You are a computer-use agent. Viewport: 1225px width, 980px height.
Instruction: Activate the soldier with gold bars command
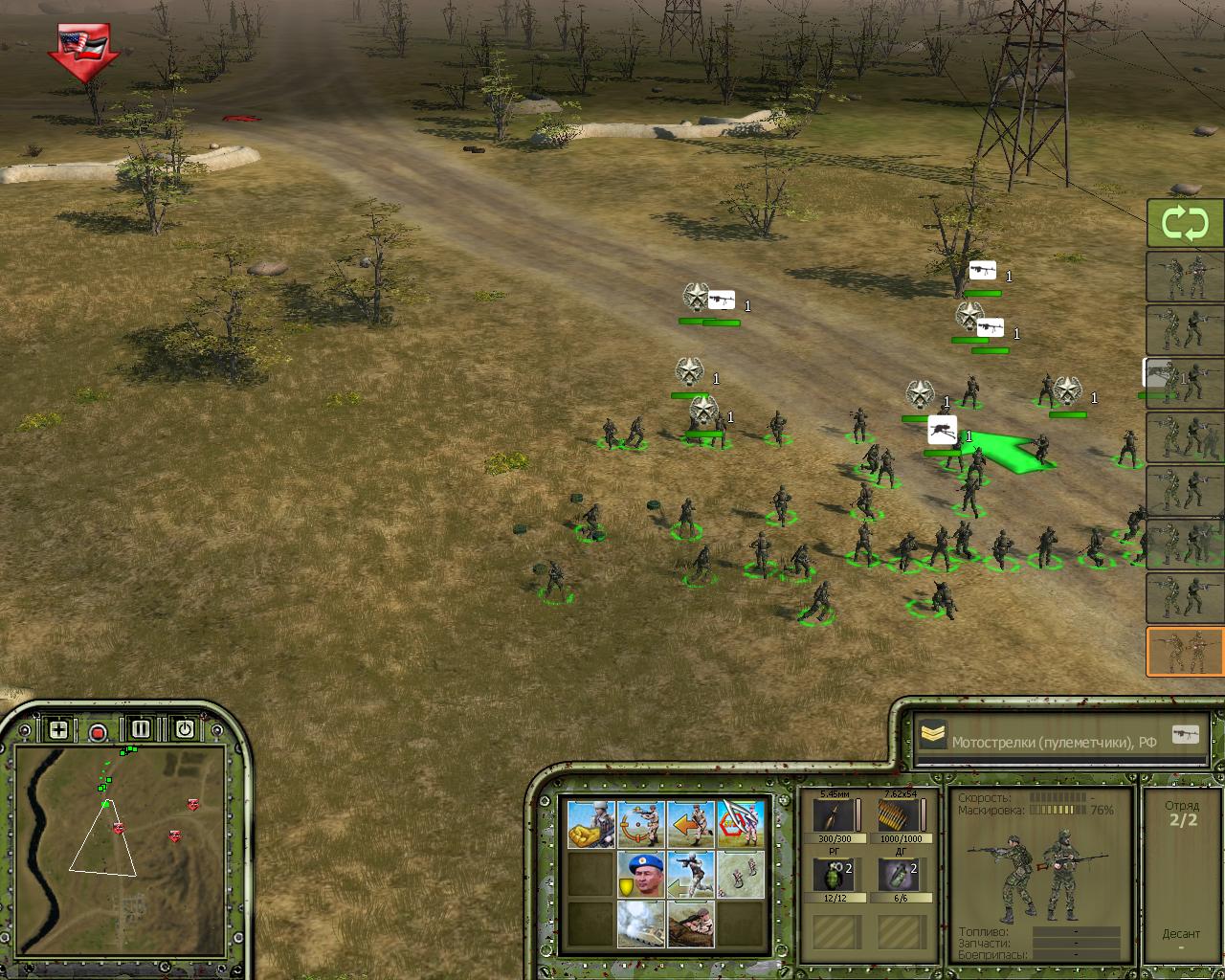(590, 824)
